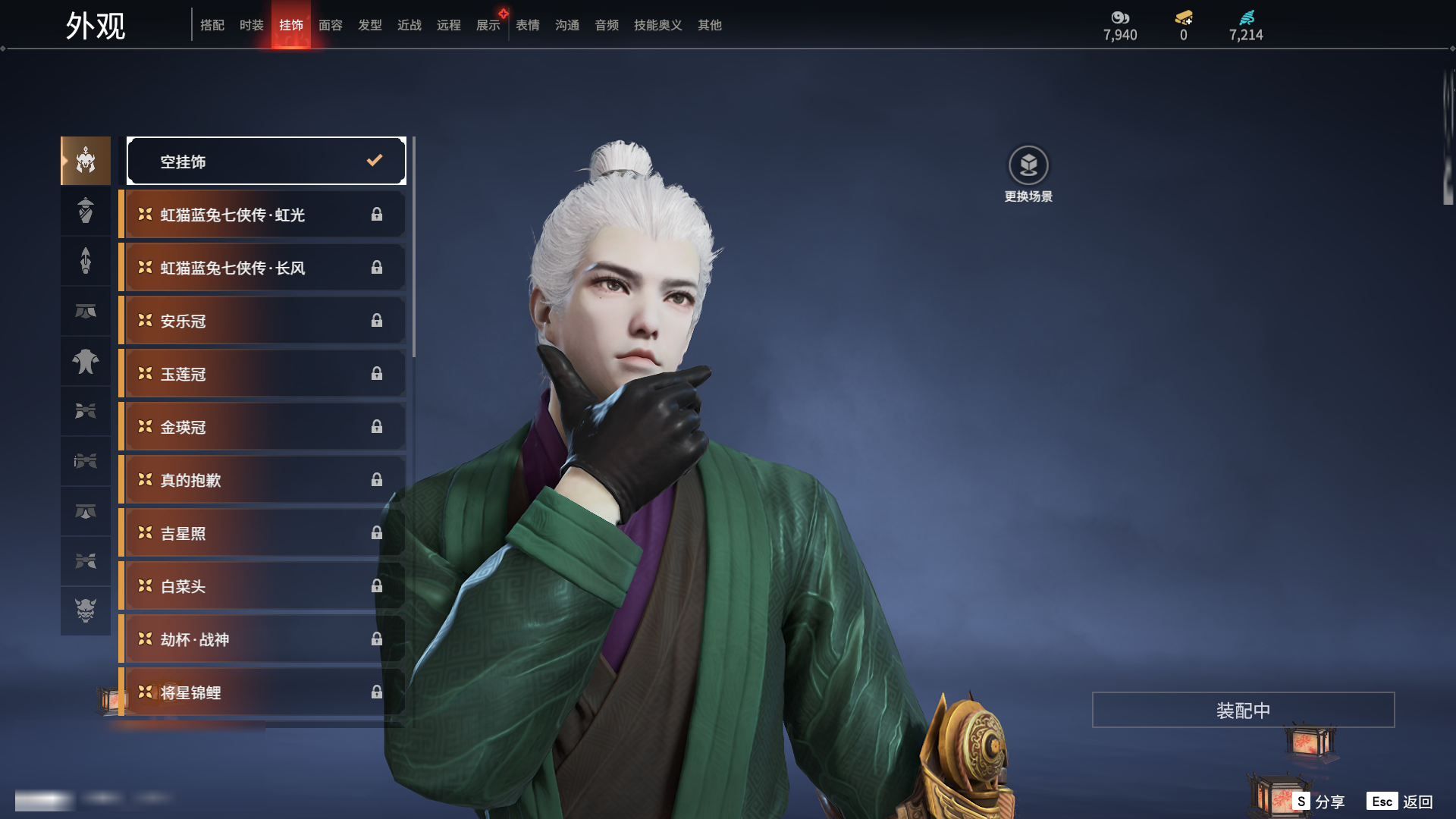Select the 发型 tab
1456x819 pixels.
369,25
